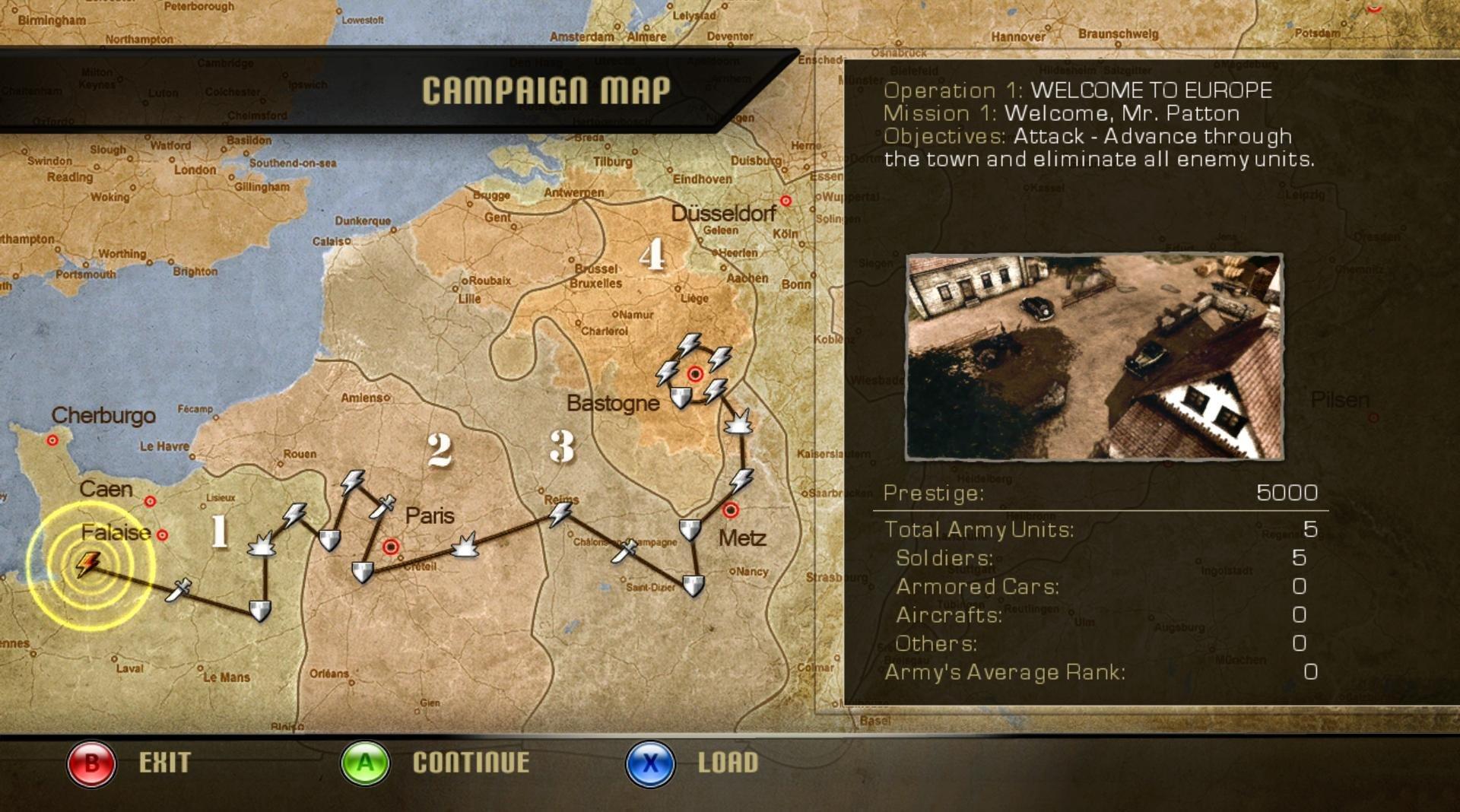
Task: Select the explosion assault marker near Rouen
Action: click(x=262, y=543)
